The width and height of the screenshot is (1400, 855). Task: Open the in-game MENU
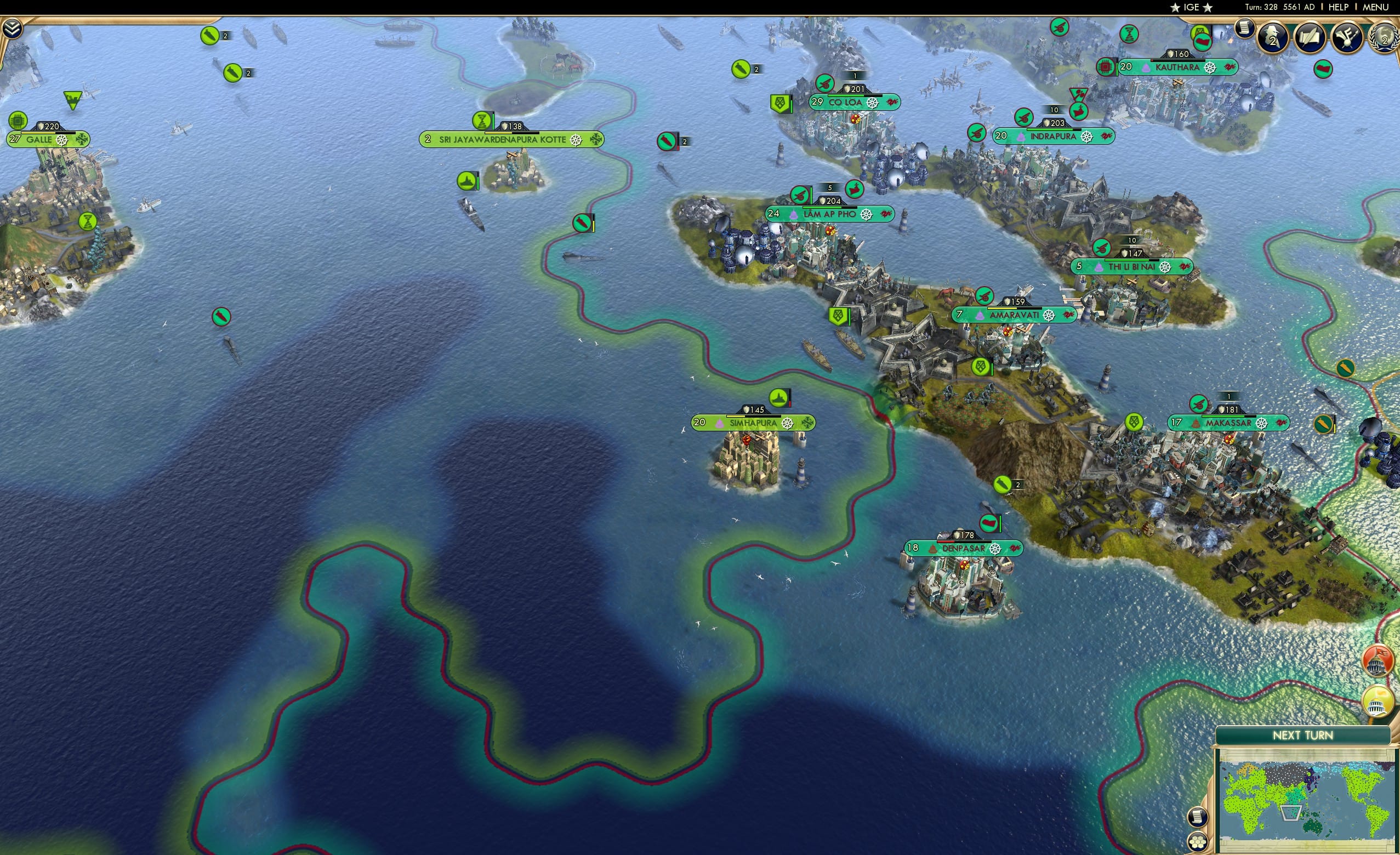pyautogui.click(x=1375, y=7)
